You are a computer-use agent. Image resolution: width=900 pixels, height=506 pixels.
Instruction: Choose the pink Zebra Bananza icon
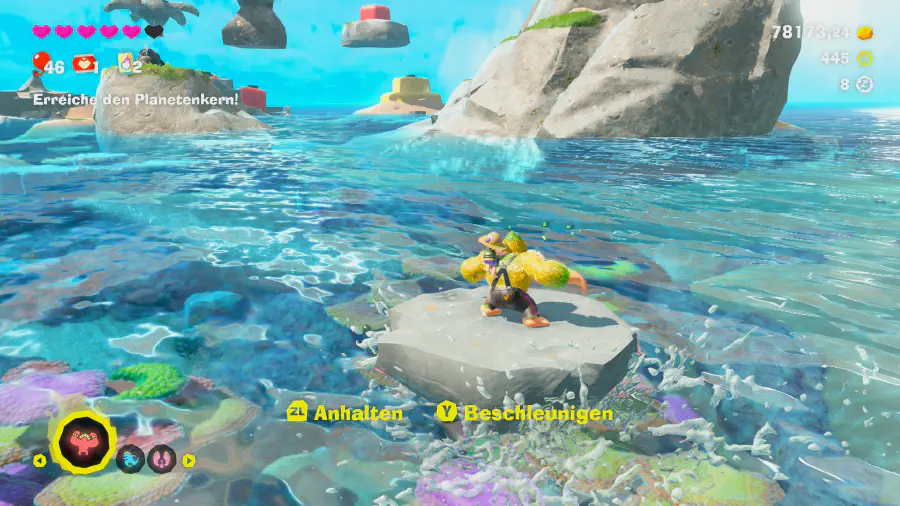[x=161, y=459]
